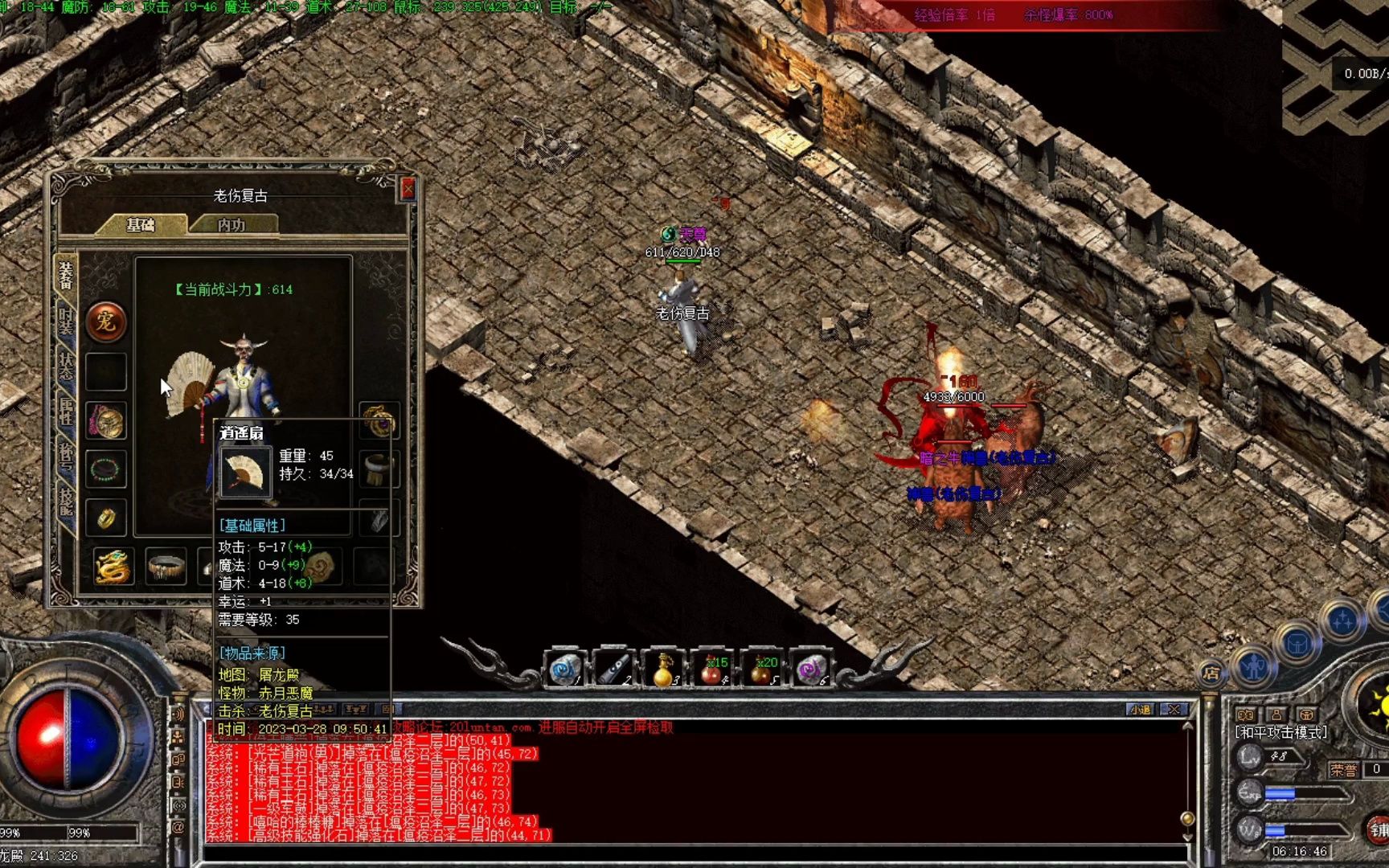Image resolution: width=1389 pixels, height=868 pixels.
Task: Click the round 宠 pet button
Action: point(106,322)
